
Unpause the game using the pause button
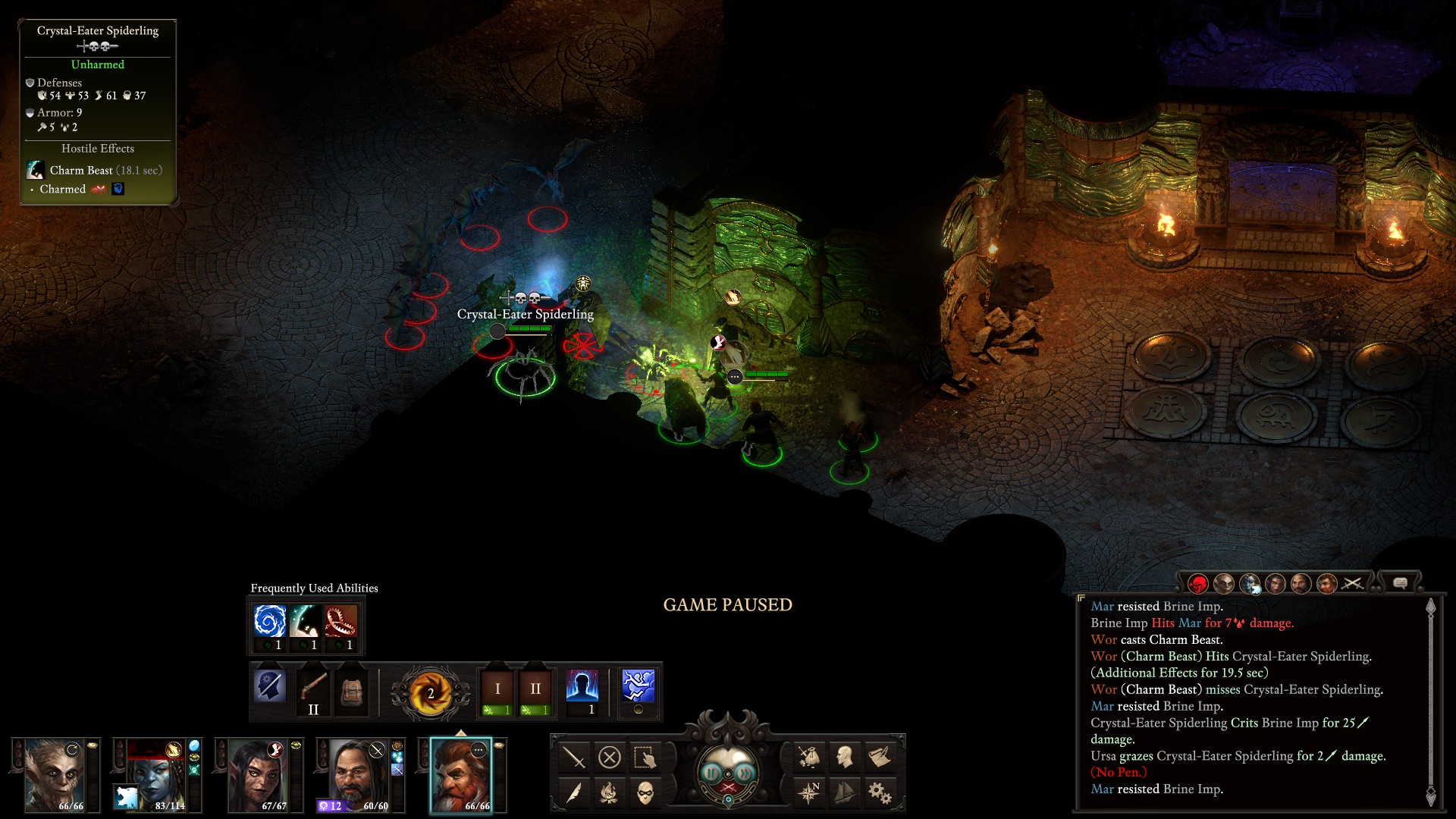click(712, 773)
